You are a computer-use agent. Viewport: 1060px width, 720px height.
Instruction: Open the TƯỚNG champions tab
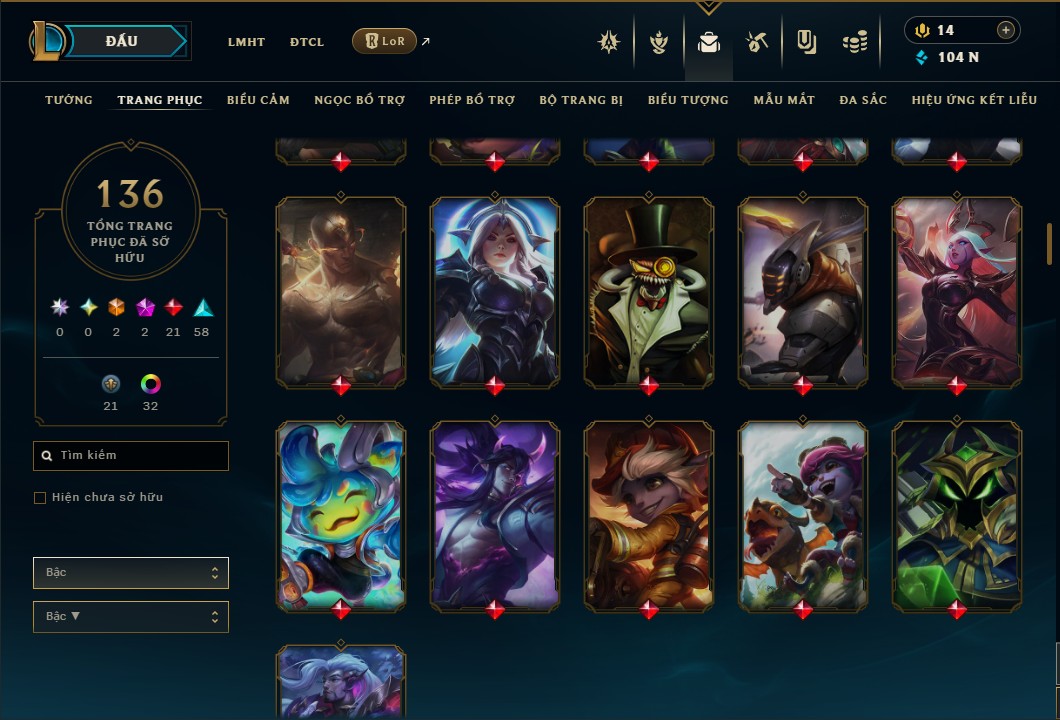[x=69, y=100]
